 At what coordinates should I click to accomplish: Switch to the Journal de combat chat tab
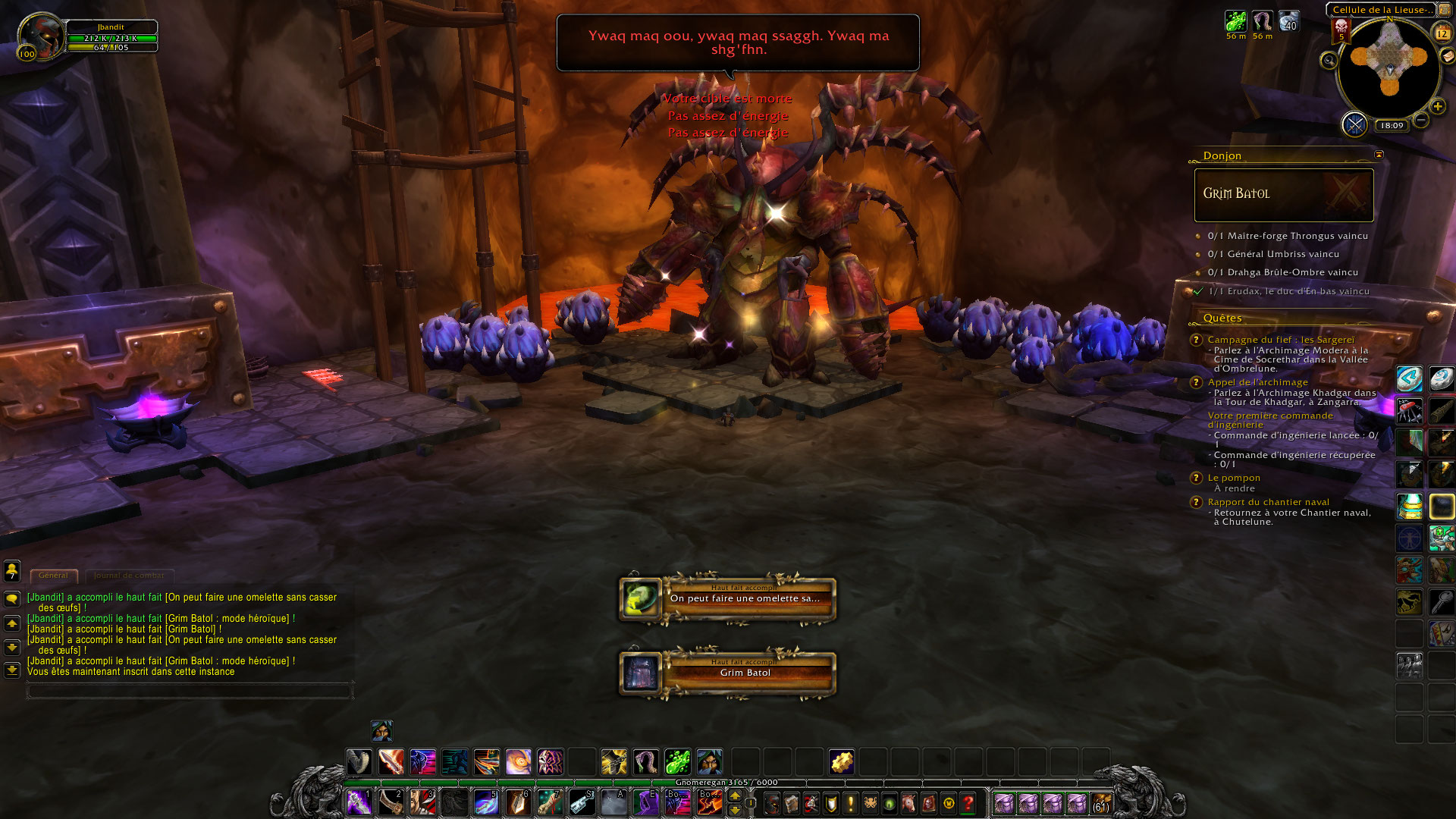pos(129,576)
